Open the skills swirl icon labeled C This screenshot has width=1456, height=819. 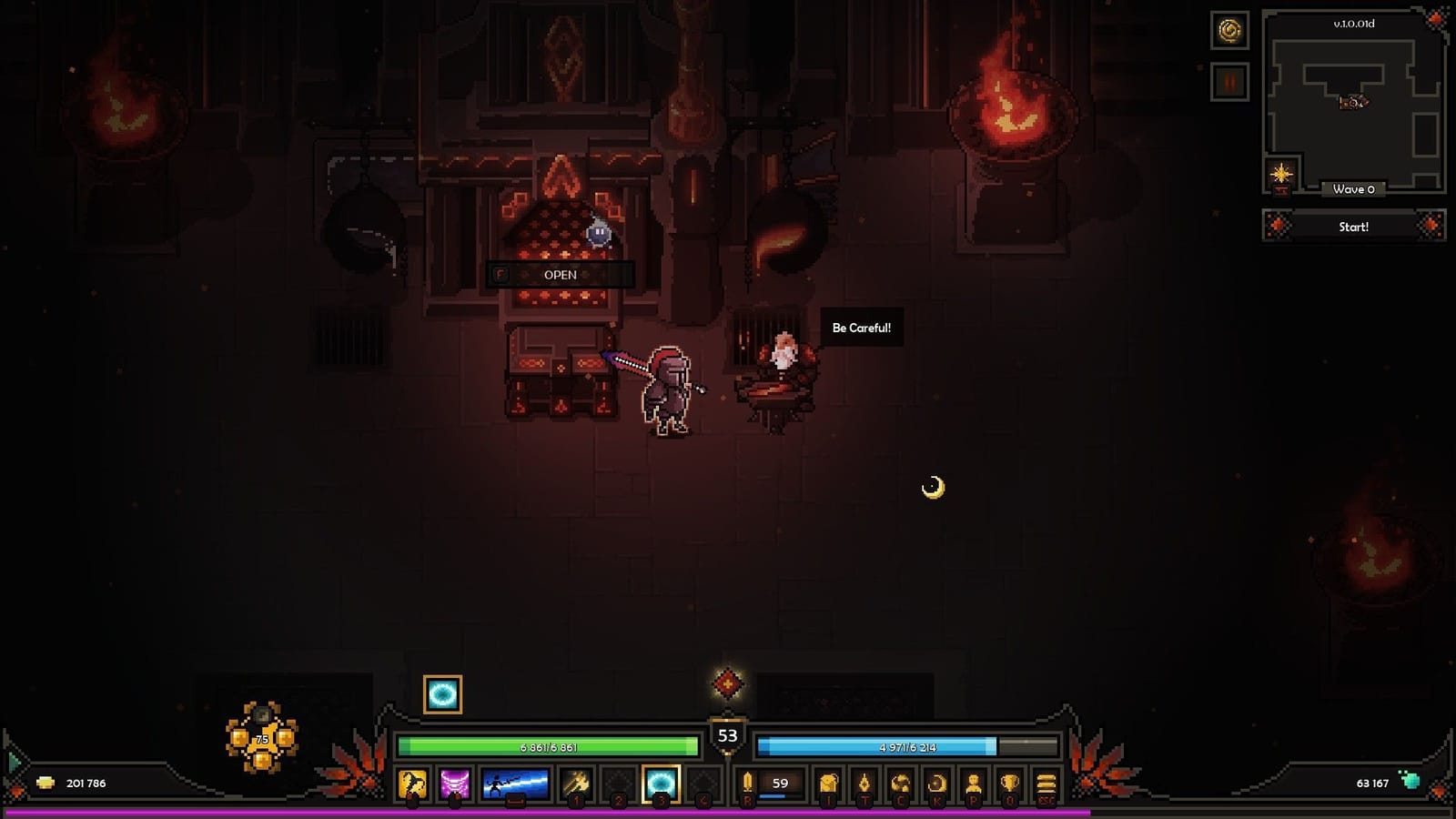901,783
